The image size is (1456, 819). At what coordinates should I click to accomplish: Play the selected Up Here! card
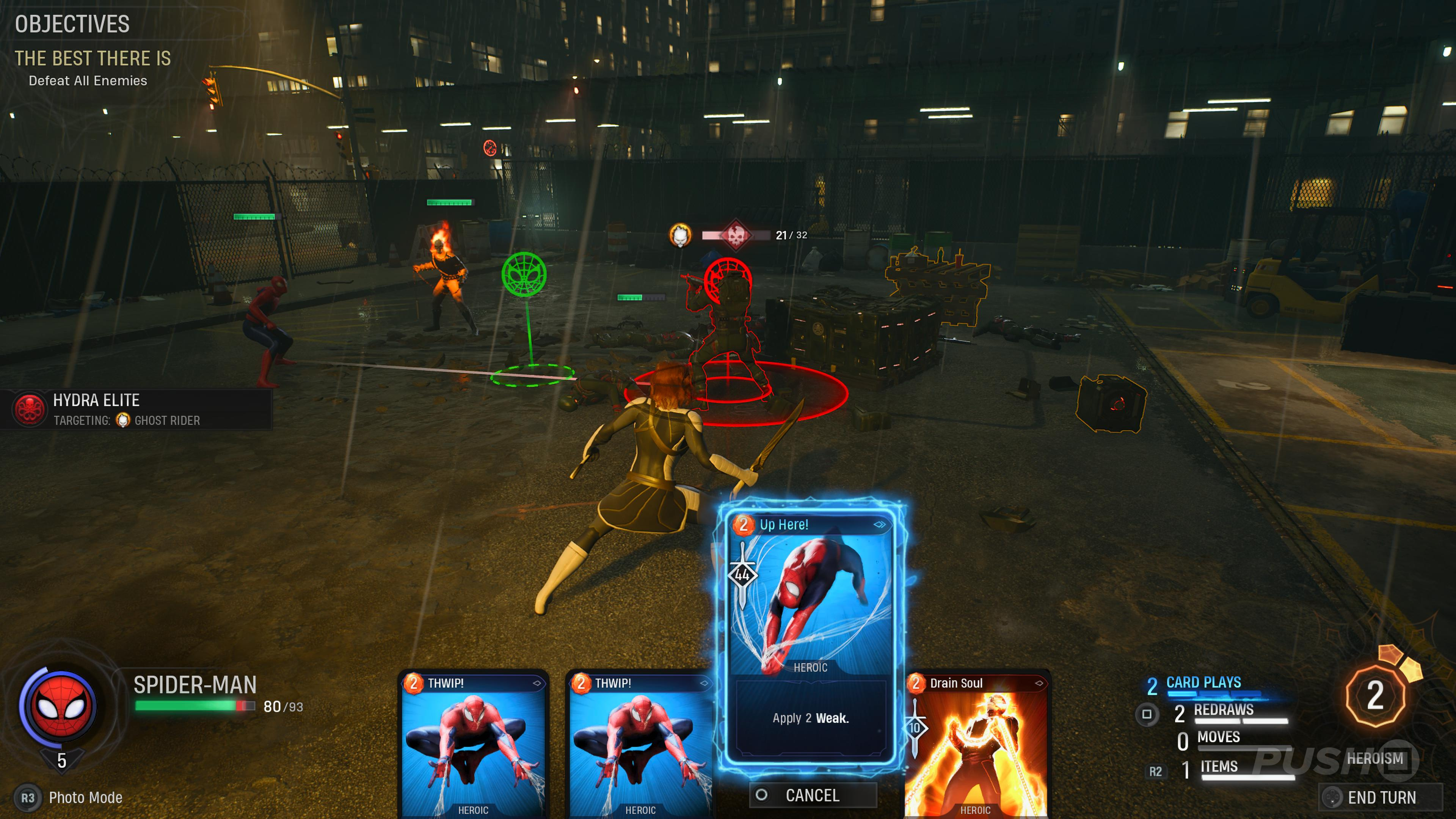point(810,633)
